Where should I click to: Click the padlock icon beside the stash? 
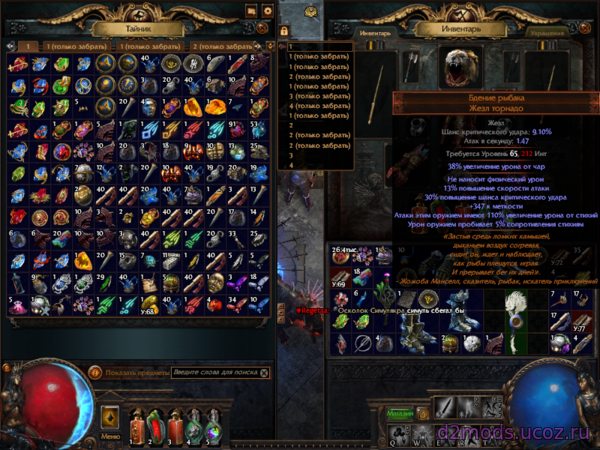coord(284,33)
